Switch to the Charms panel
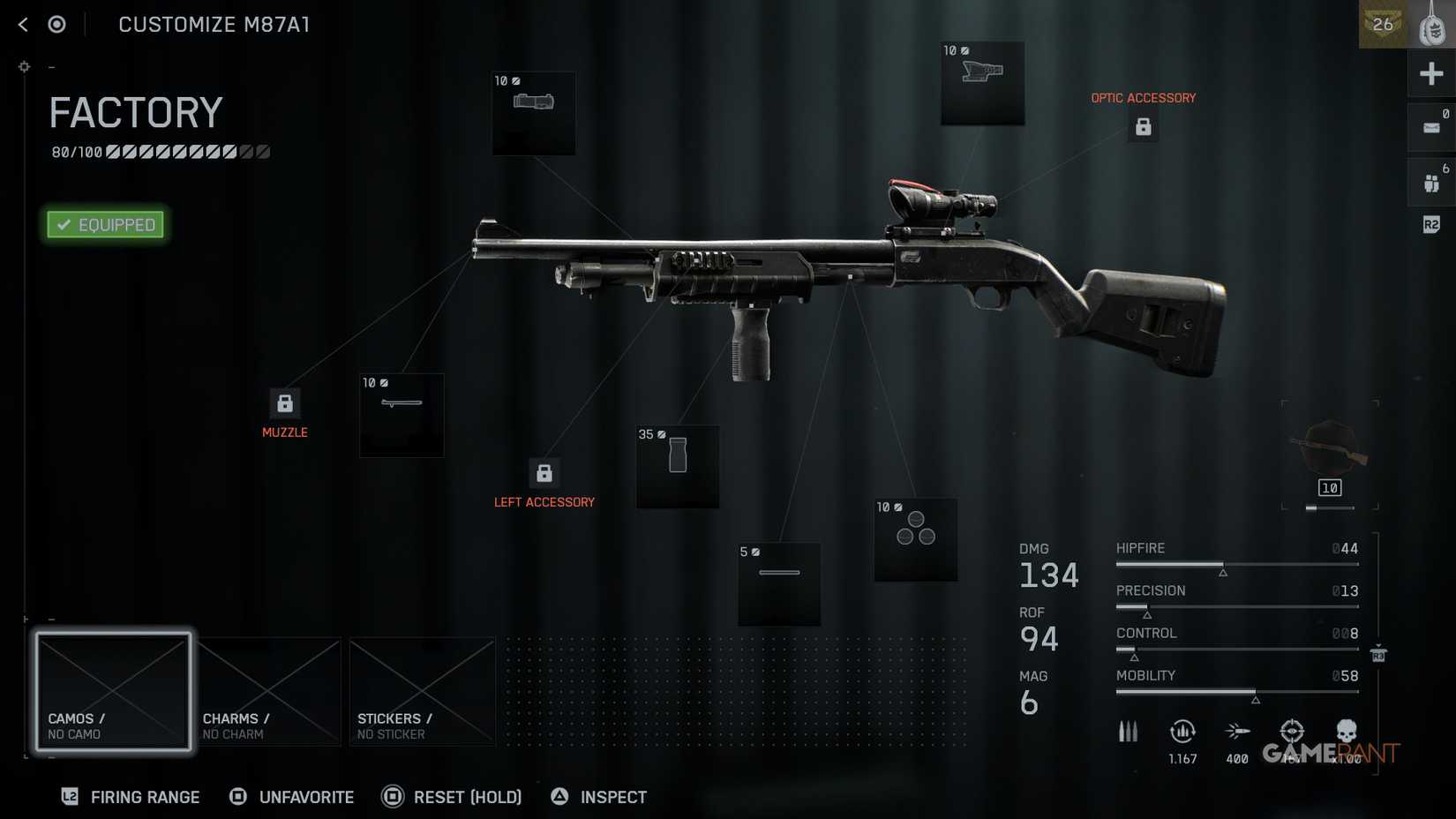The height and width of the screenshot is (819, 1456). point(268,692)
